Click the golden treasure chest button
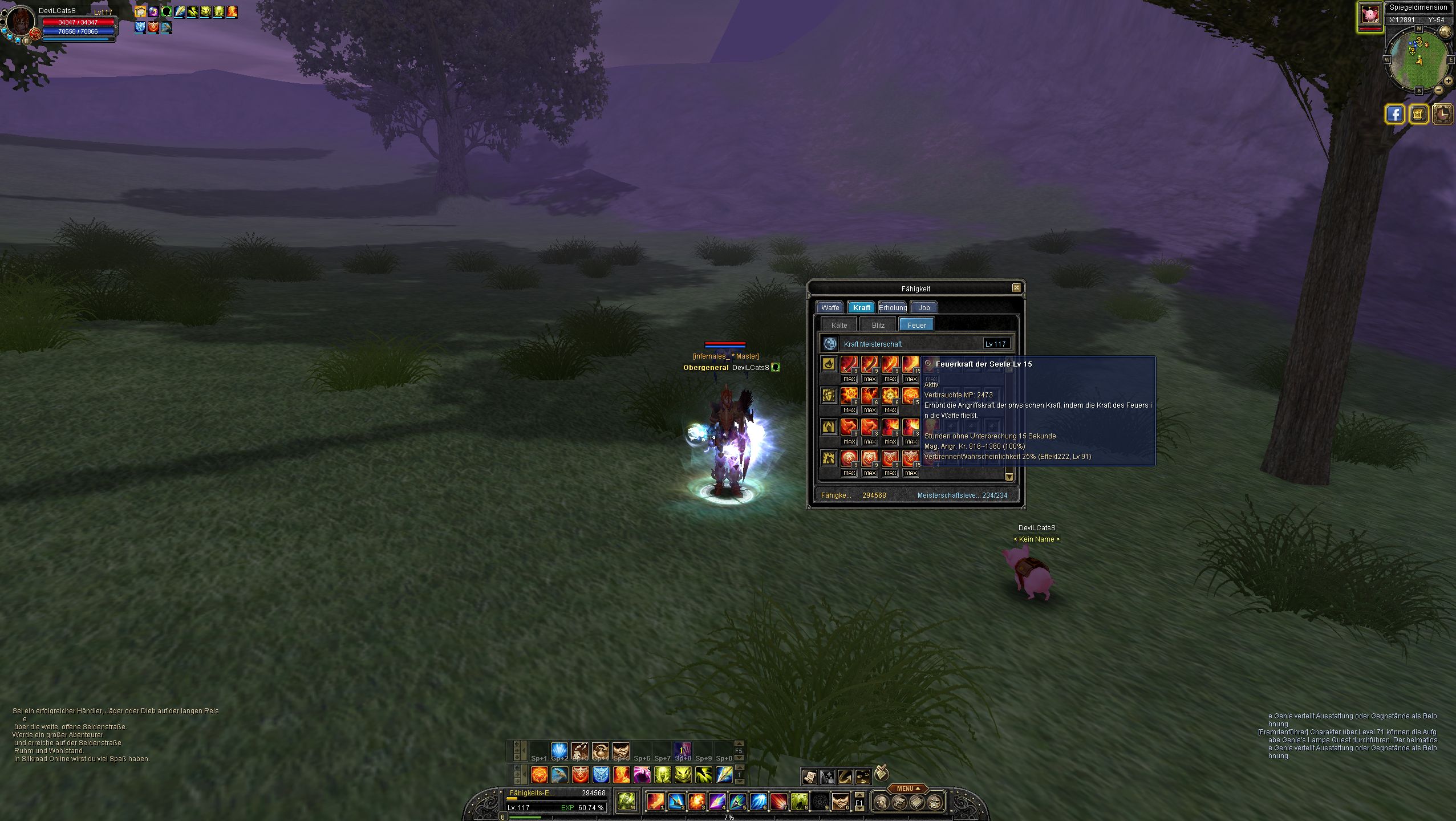Image resolution: width=1456 pixels, height=821 pixels. [1419, 115]
